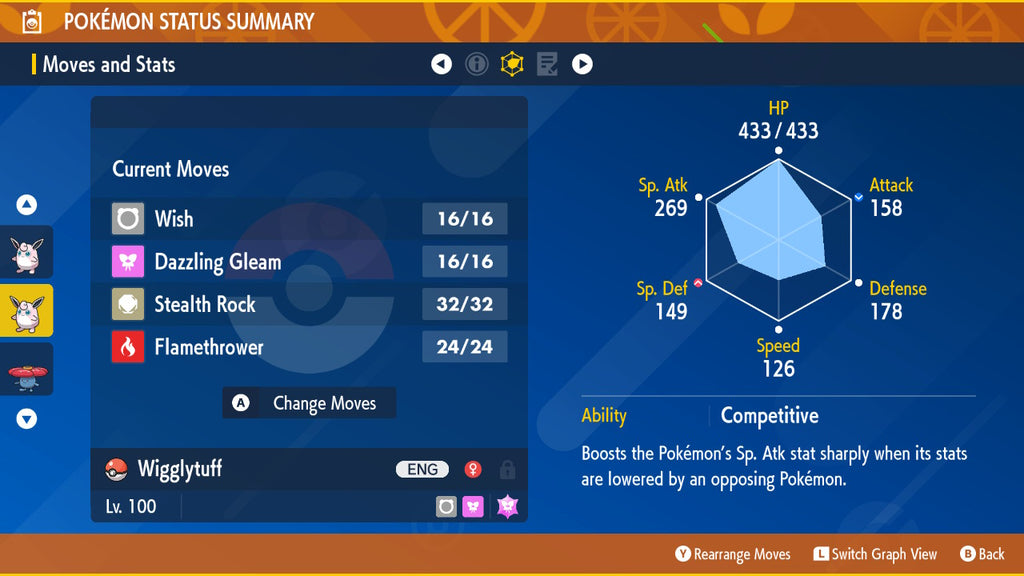Switch to the hexagon stats tab icon
Image resolution: width=1024 pixels, height=576 pixels.
point(512,65)
